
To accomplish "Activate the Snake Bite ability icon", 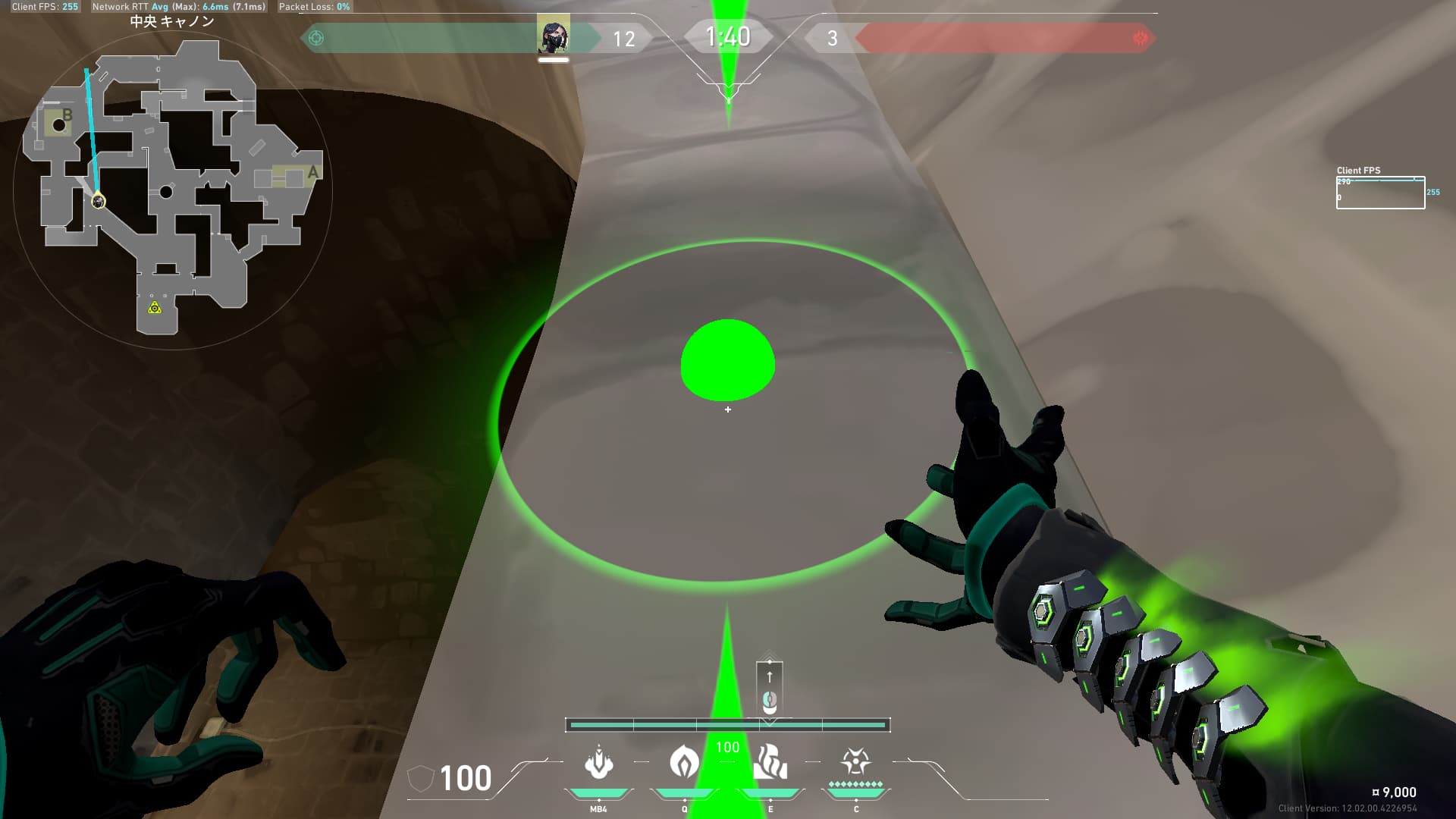I will (598, 764).
